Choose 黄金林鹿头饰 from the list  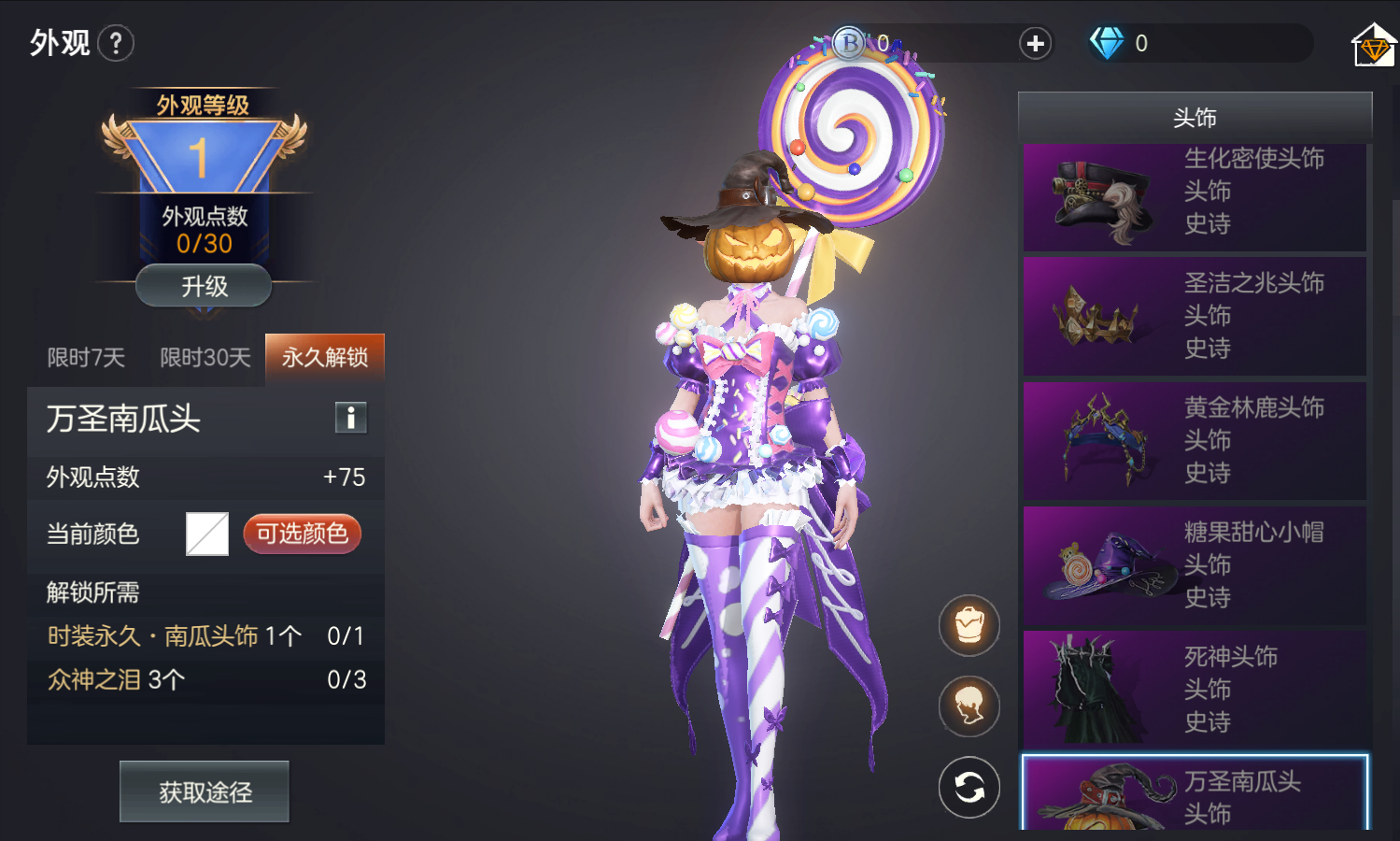tap(1195, 440)
